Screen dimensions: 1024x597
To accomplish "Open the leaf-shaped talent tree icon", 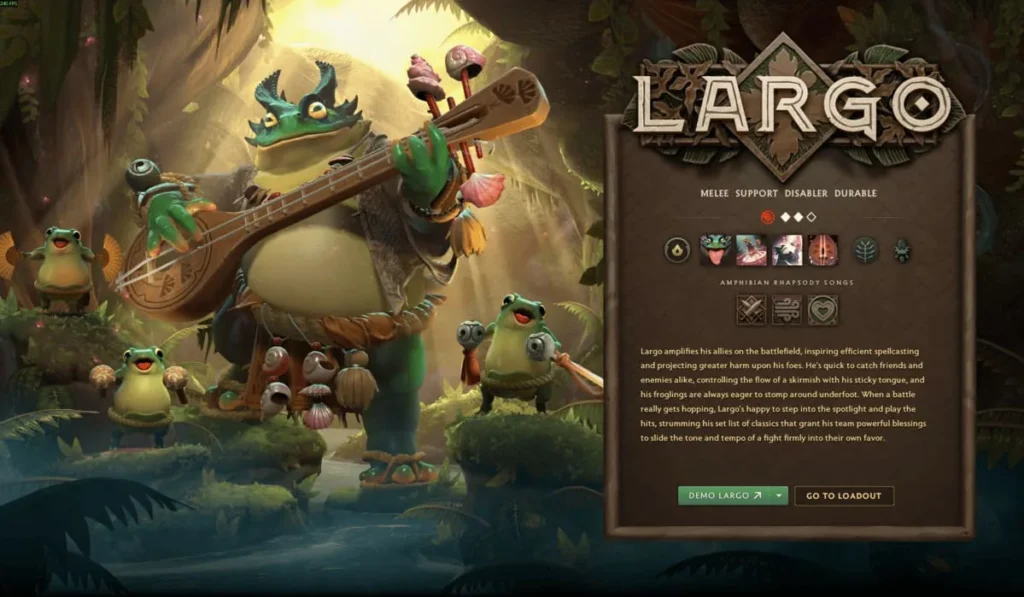I will [864, 250].
